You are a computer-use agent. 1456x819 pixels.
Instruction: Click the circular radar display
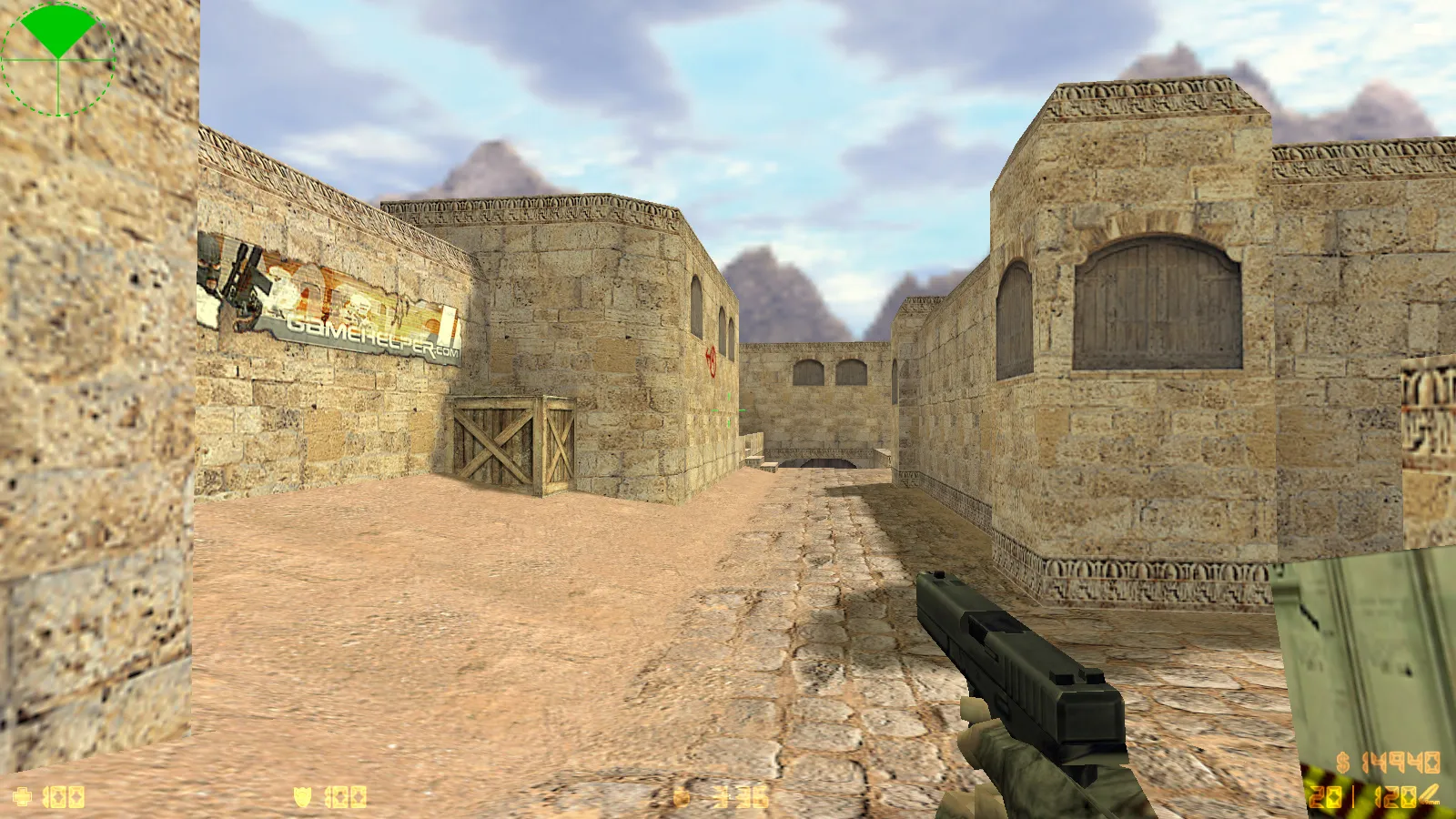59,59
